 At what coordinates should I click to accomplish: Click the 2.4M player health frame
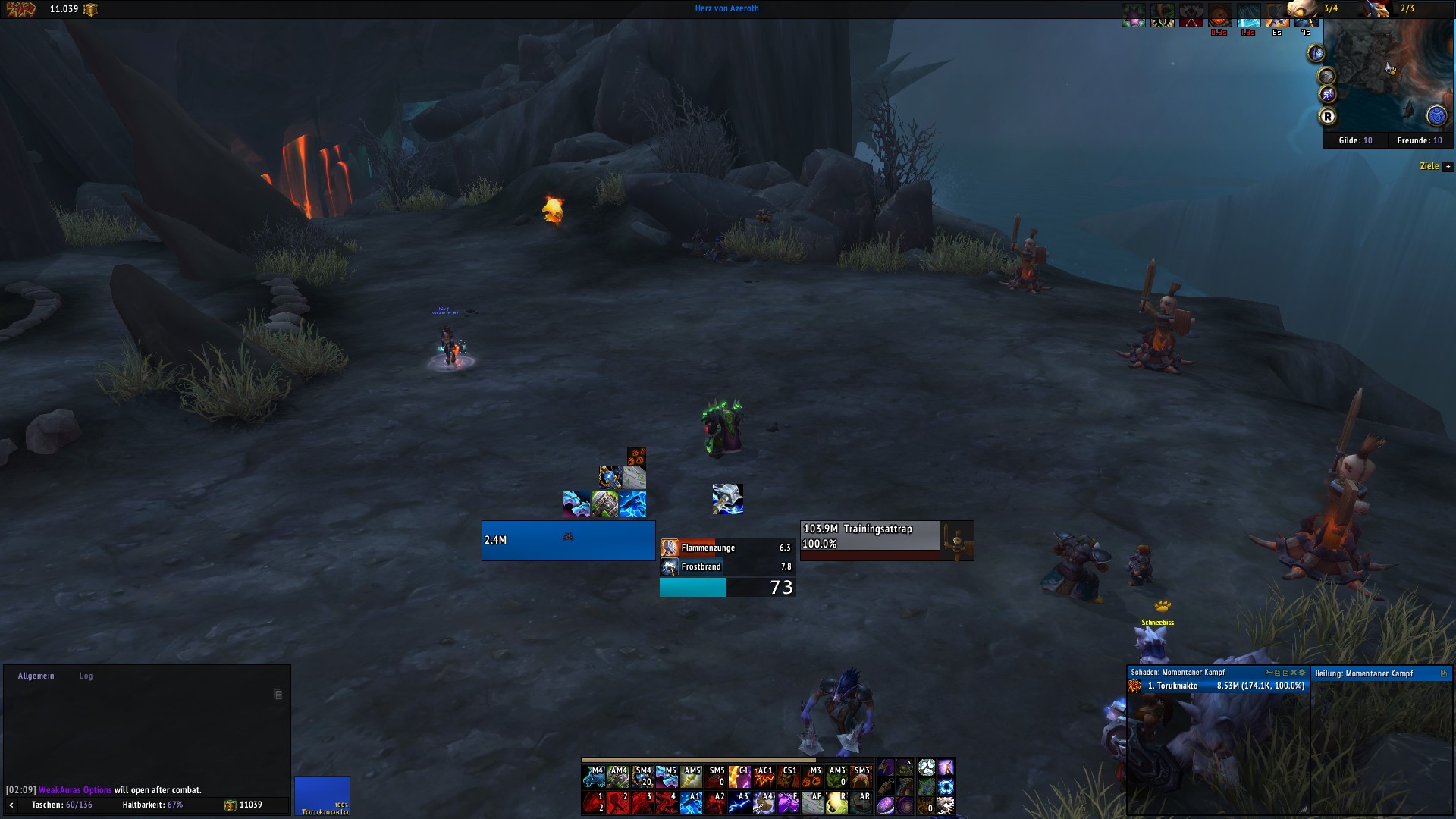click(x=568, y=540)
